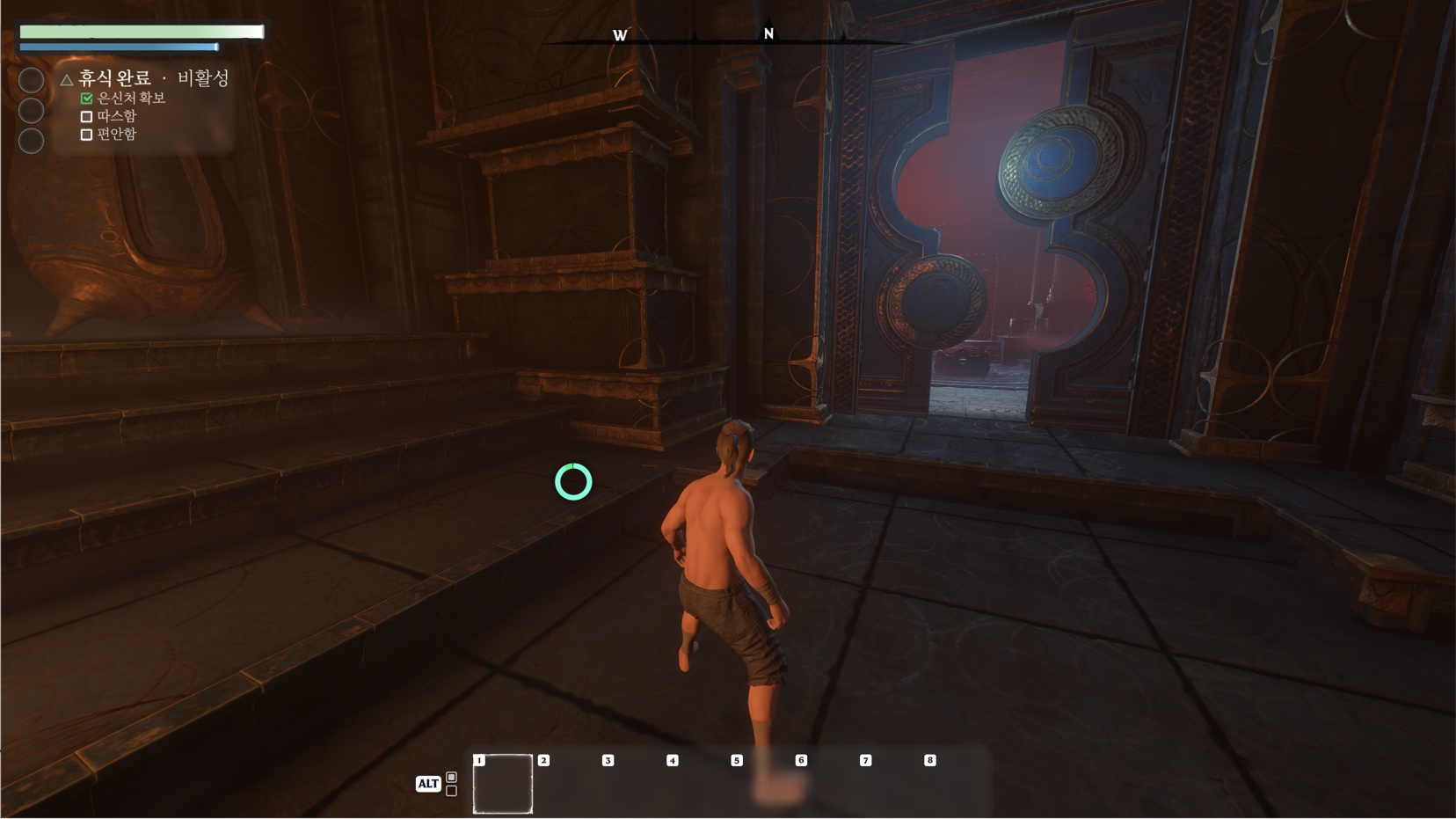The height and width of the screenshot is (819, 1456).
Task: Click the 따스함 objective checkbox
Action: click(86, 116)
